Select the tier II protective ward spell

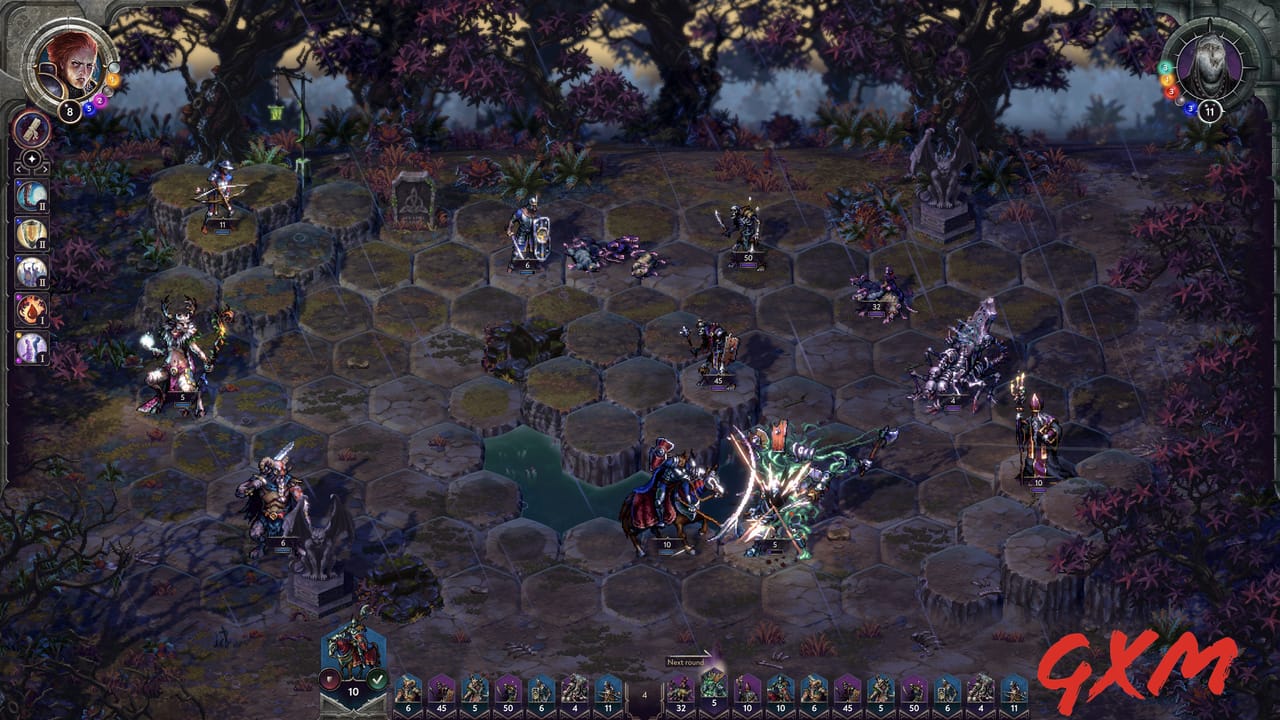point(30,231)
